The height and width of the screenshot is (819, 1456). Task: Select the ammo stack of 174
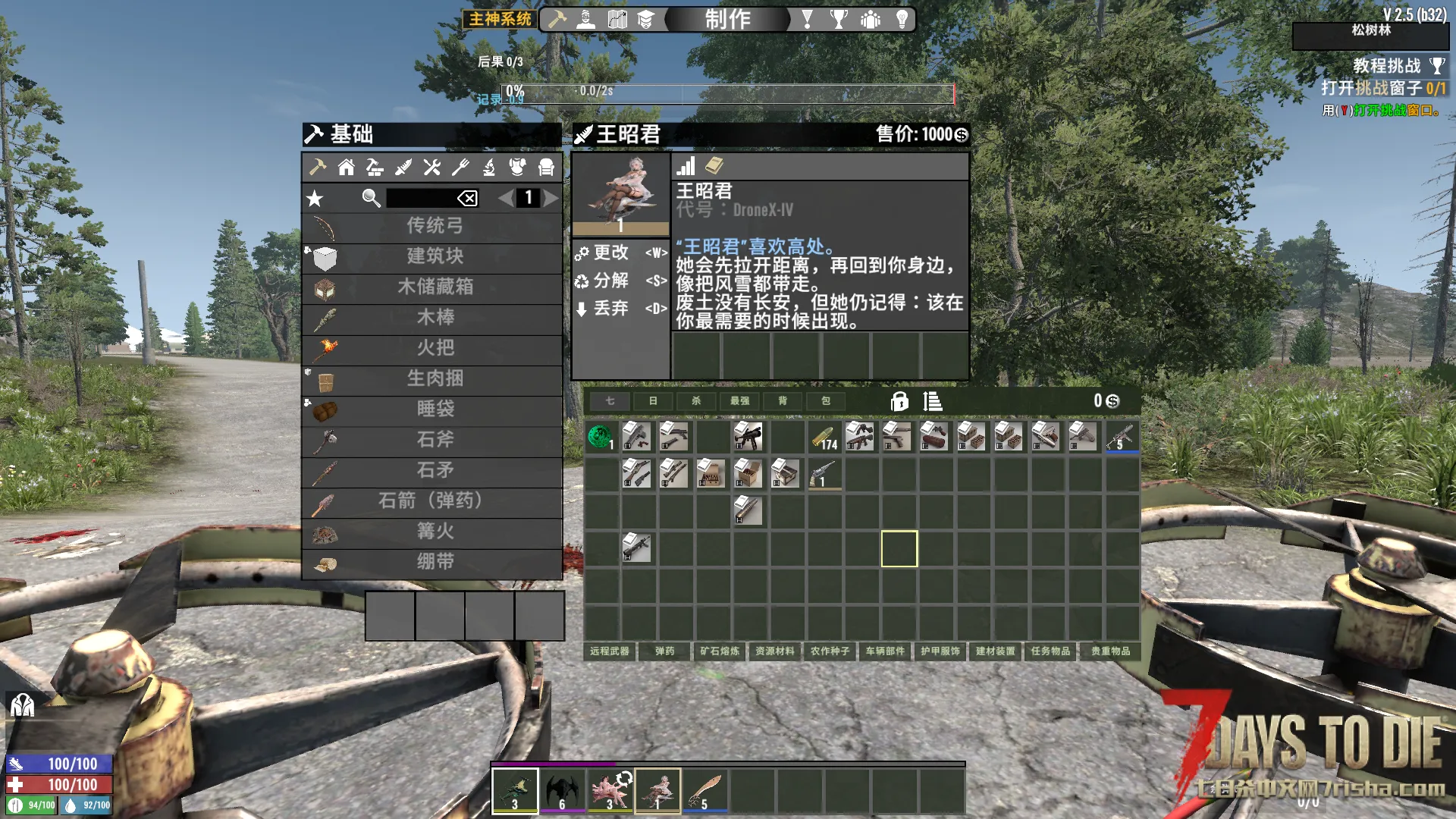click(x=824, y=438)
